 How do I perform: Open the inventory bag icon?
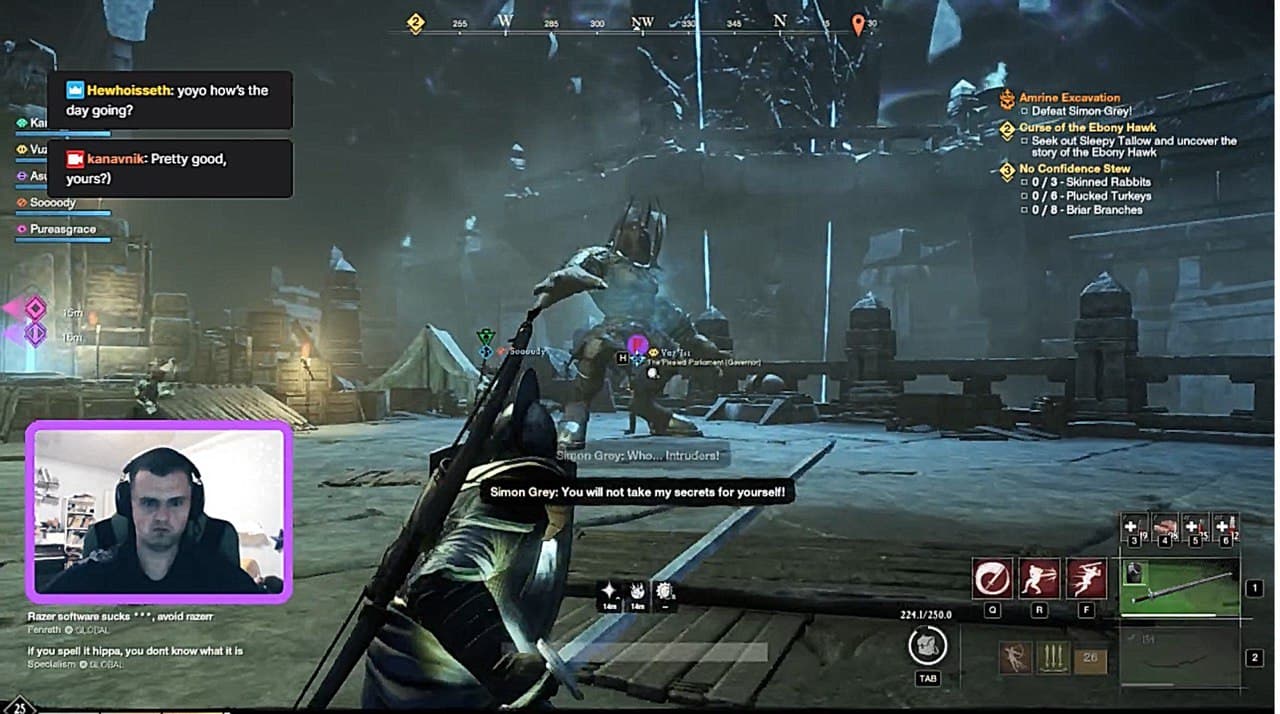click(928, 646)
